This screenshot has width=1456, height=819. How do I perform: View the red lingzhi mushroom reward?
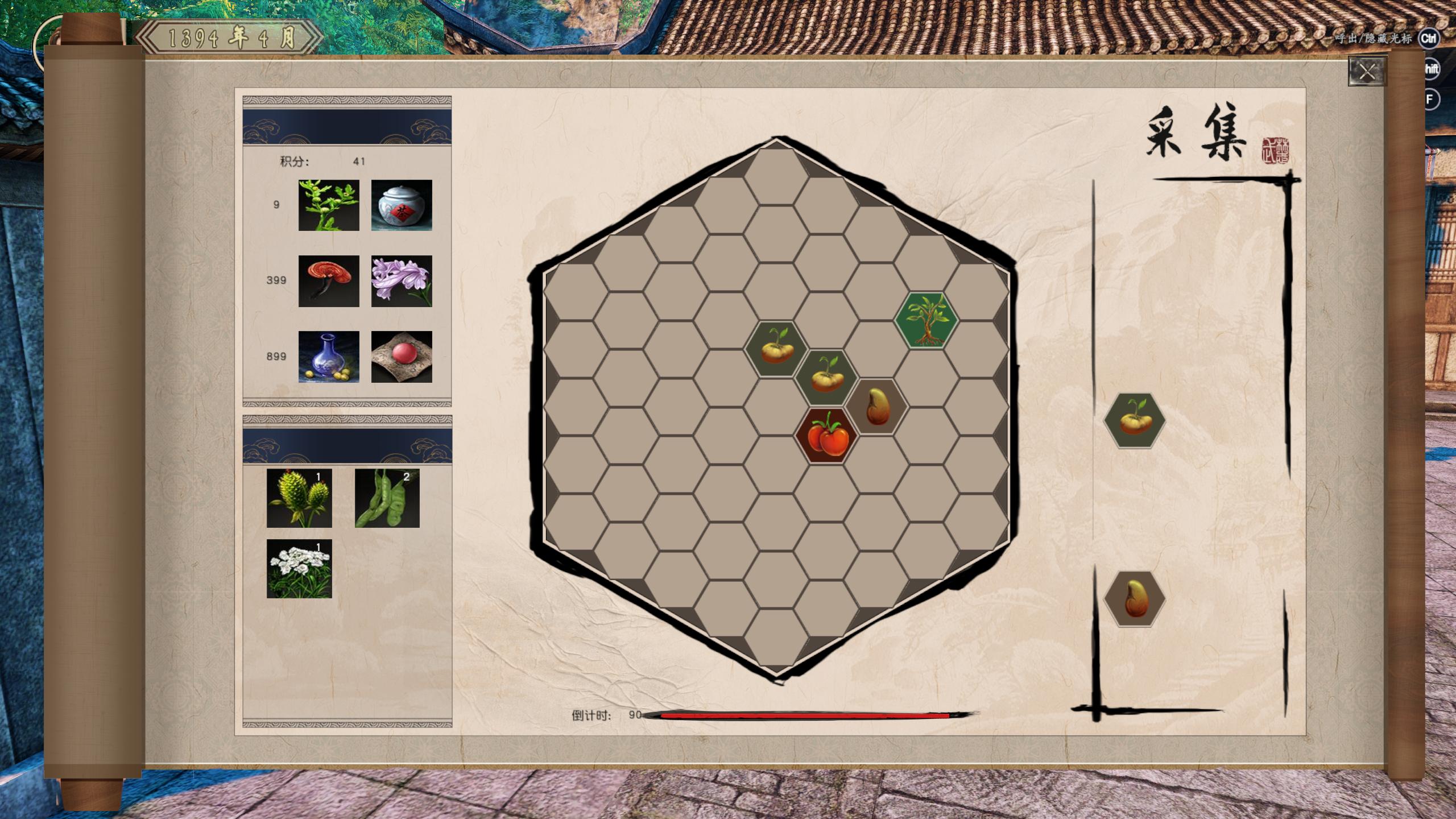[329, 281]
